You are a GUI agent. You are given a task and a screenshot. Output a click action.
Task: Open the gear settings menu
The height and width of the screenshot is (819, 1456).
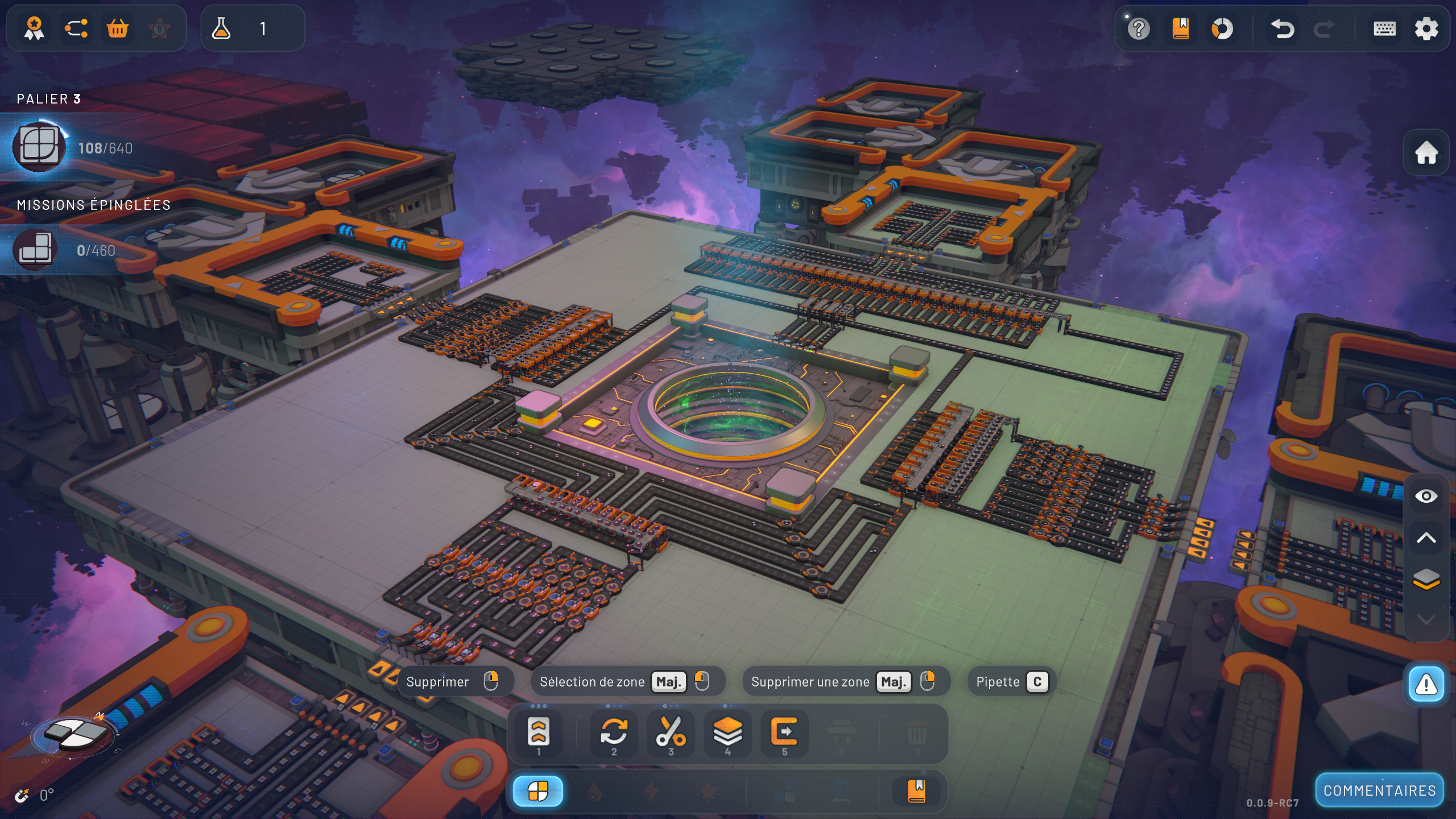click(1426, 28)
